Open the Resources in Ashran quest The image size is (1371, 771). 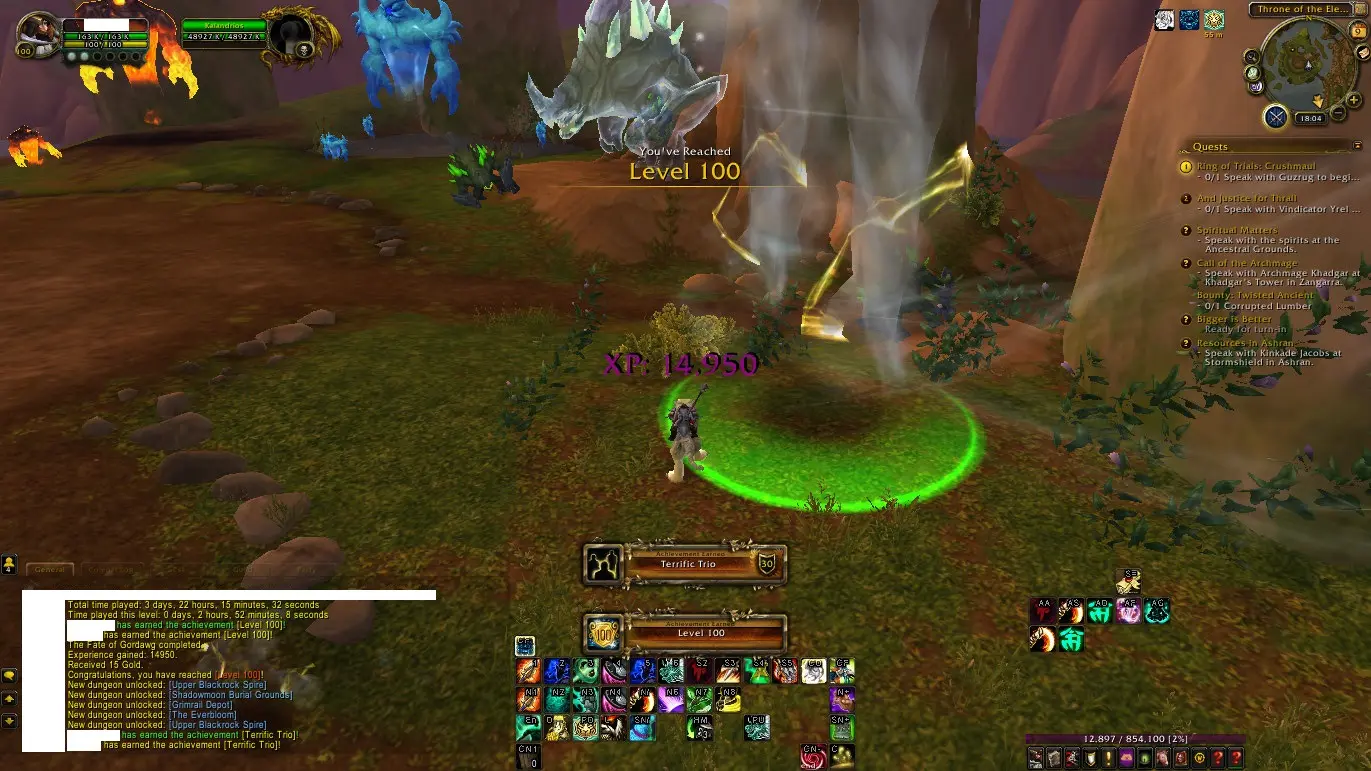tap(1243, 343)
